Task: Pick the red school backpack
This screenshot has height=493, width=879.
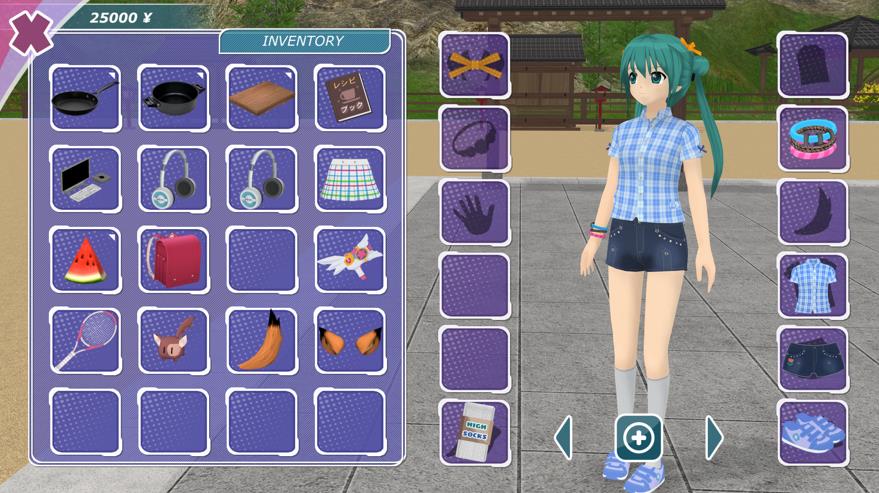Action: tap(173, 260)
